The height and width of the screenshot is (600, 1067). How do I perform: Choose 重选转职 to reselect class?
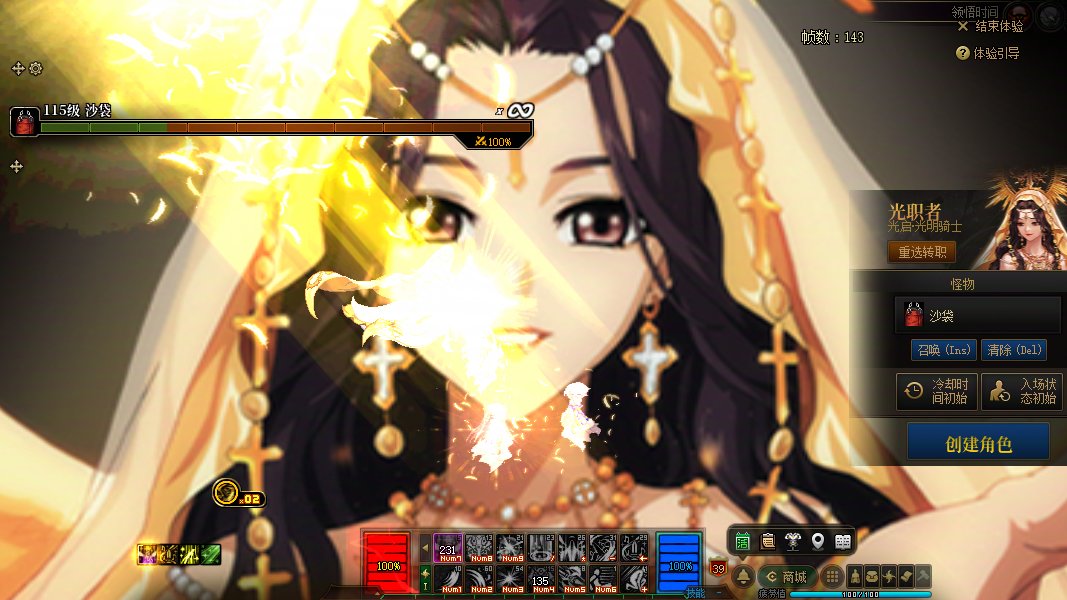pos(921,252)
